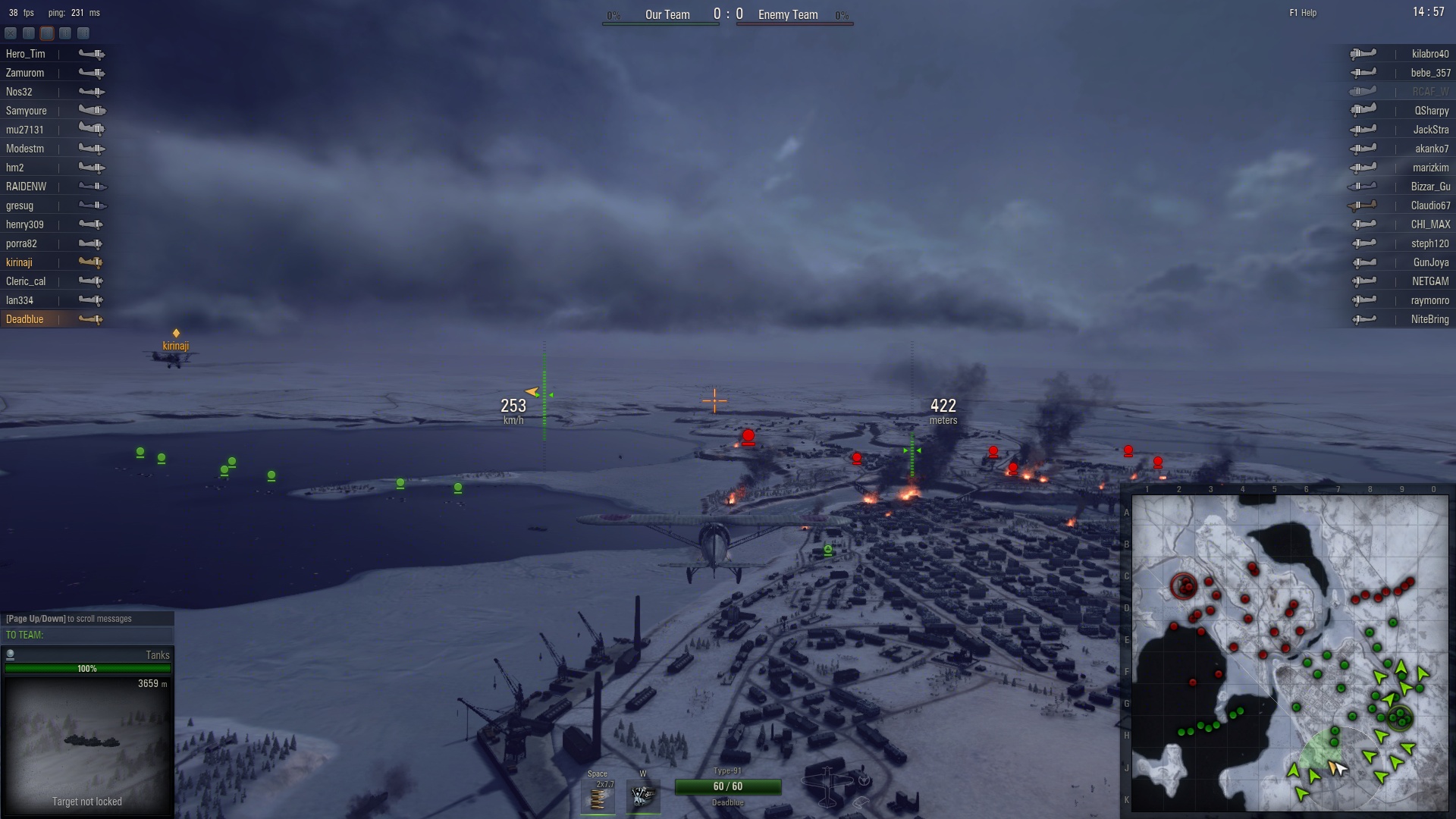Select kirinaji in the team roster
Image resolution: width=1456 pixels, height=819 pixels.
(x=20, y=262)
